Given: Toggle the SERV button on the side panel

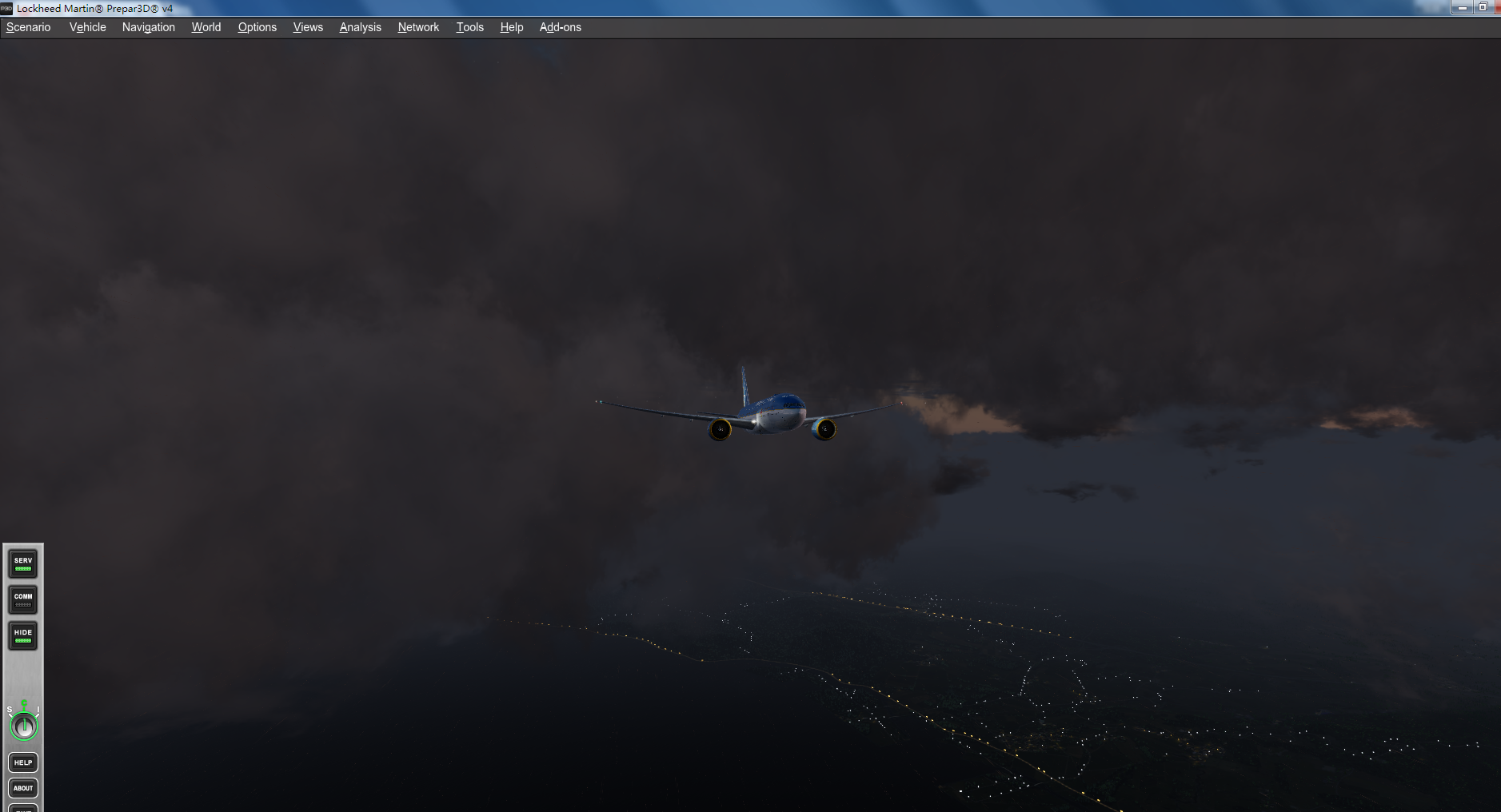Looking at the screenshot, I should [x=22, y=563].
